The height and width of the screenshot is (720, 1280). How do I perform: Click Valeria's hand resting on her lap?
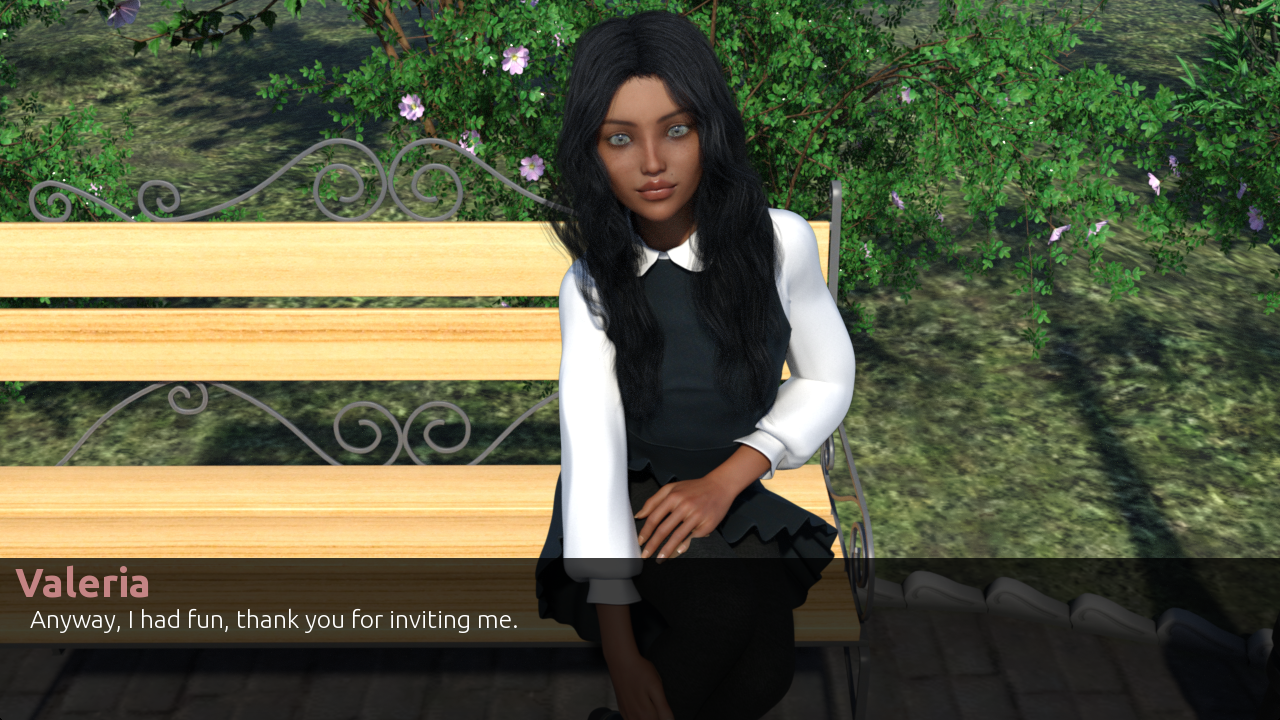pos(680,510)
